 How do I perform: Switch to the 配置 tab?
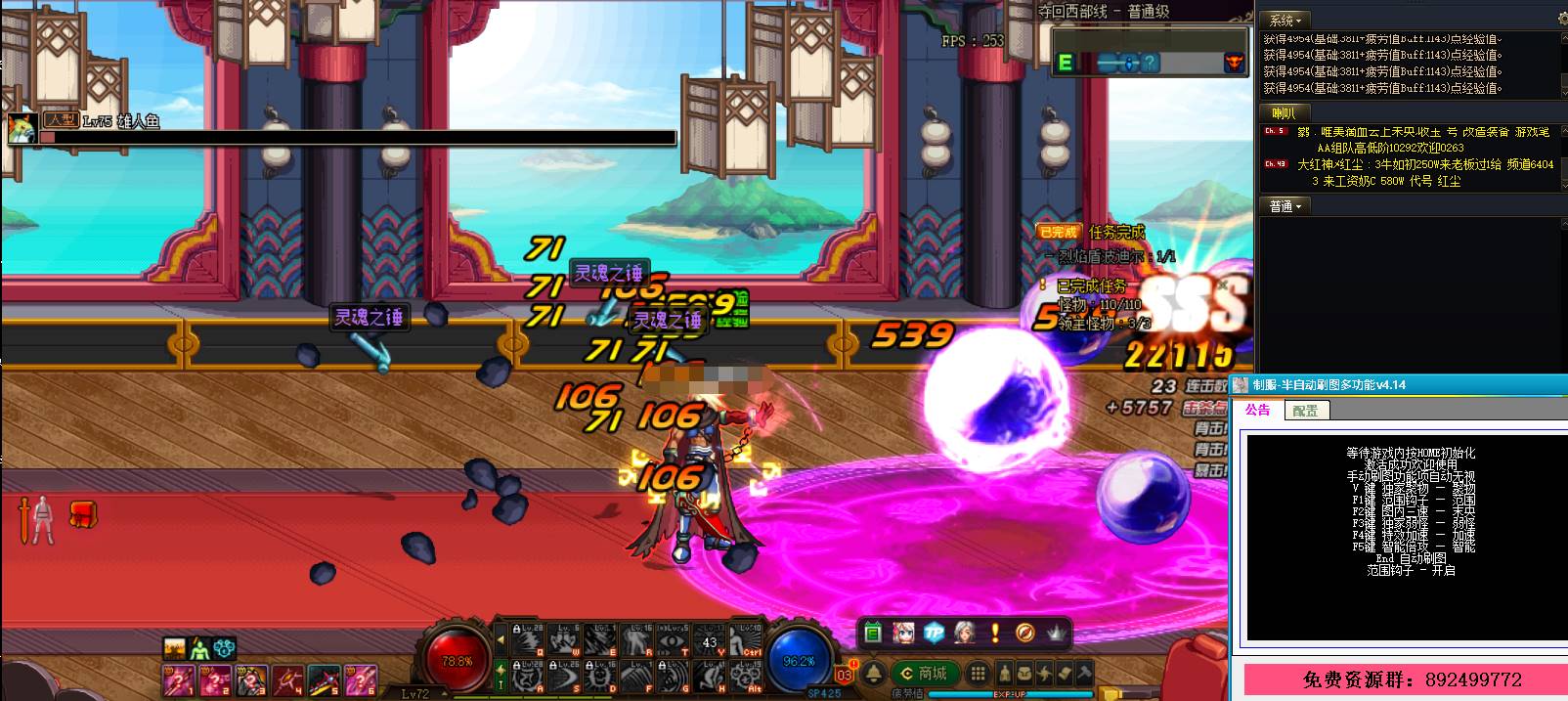(1305, 411)
